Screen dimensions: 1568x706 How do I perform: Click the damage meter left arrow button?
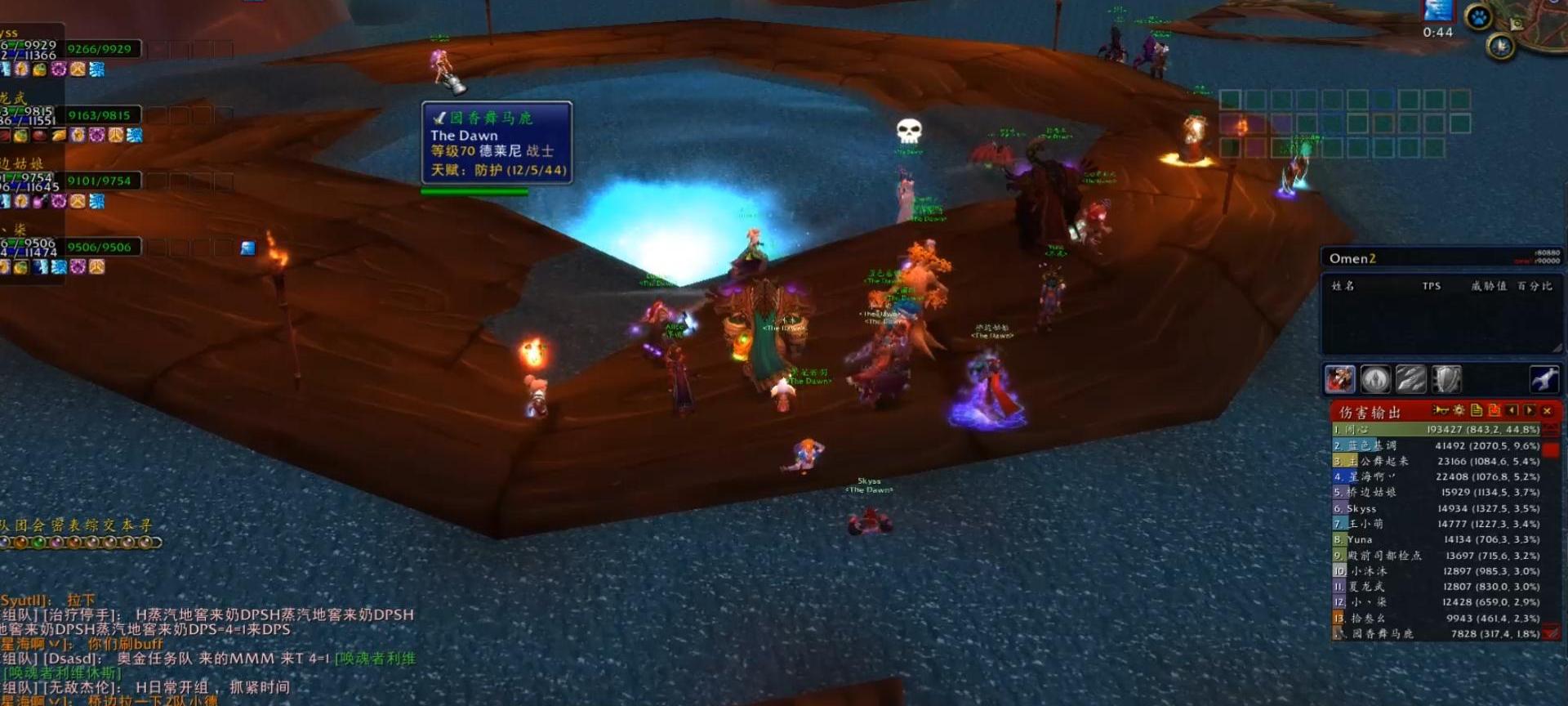[1512, 411]
